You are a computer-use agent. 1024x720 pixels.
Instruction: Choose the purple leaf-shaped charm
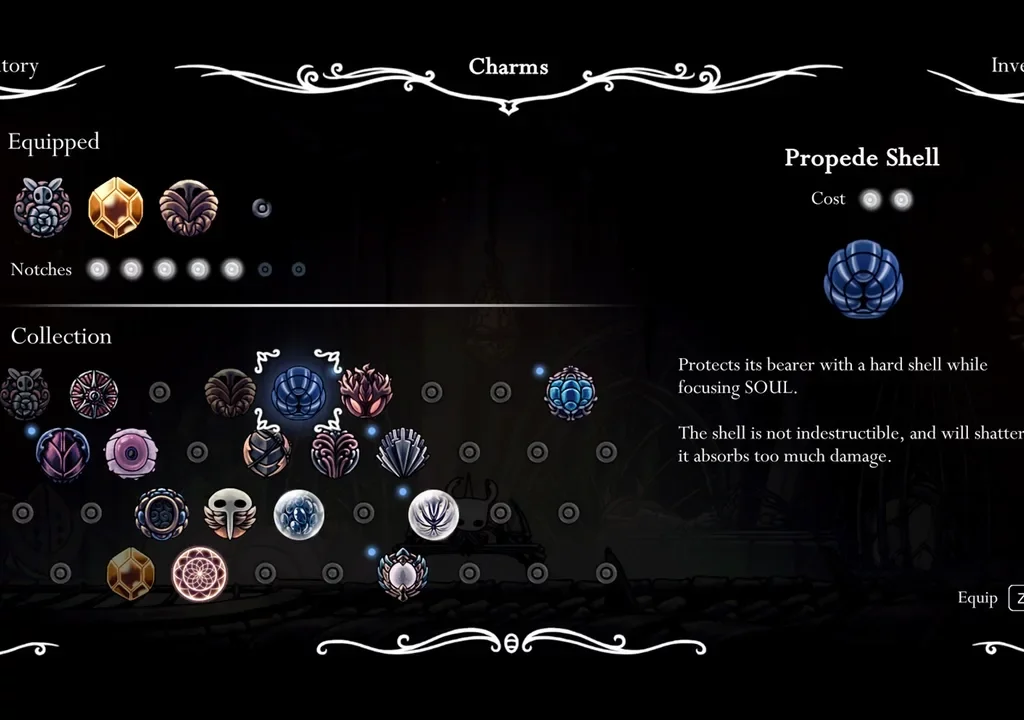coord(63,454)
